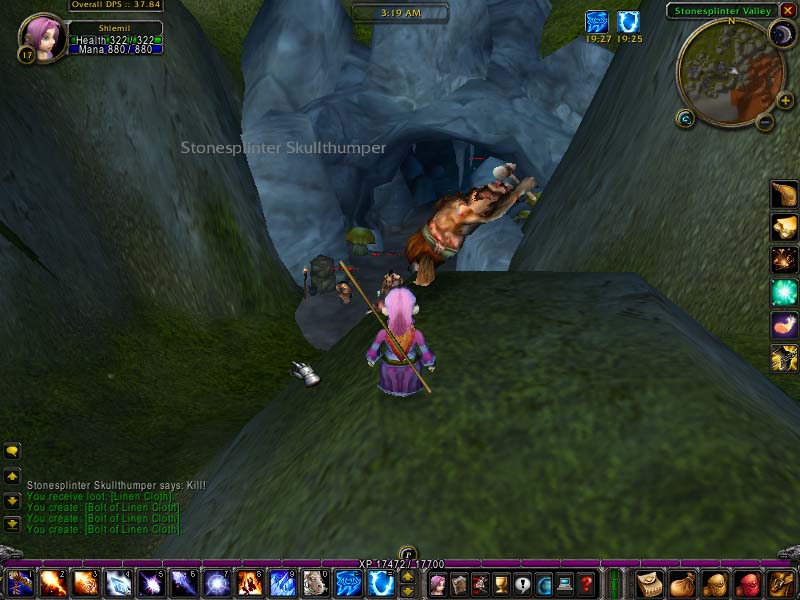The width and height of the screenshot is (800, 600).
Task: Click the day-night clock moon icon
Action: (780, 35)
